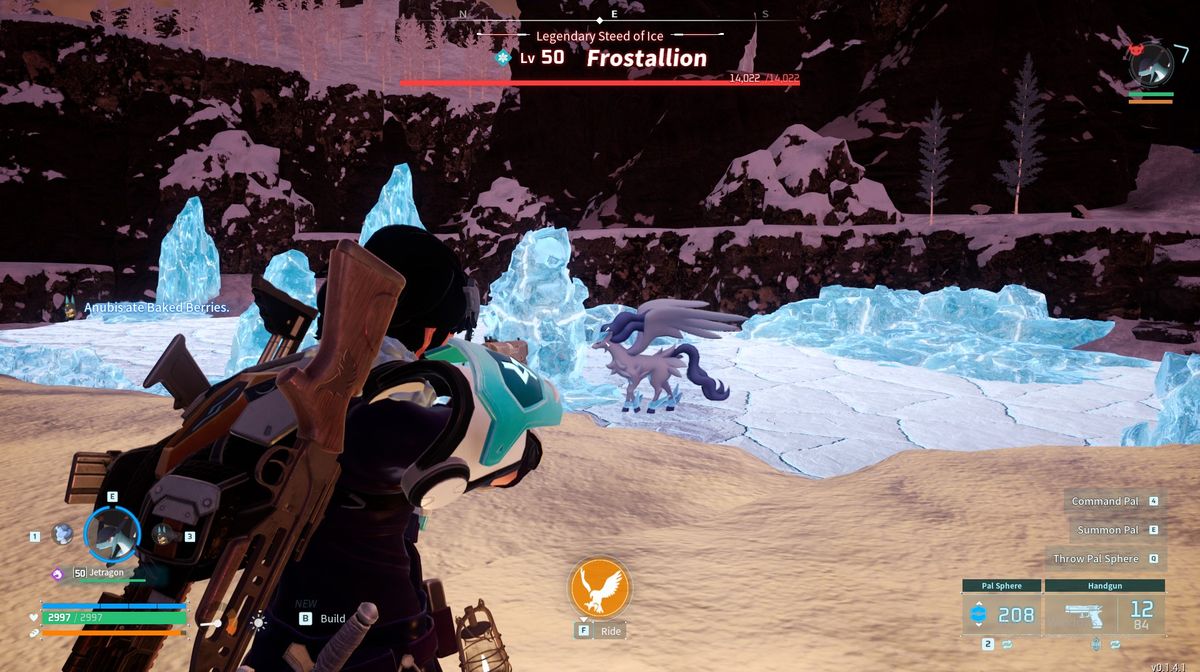1200x672 pixels.
Task: Click the purple dragon element icon beside Jetragon
Action: tap(58, 574)
